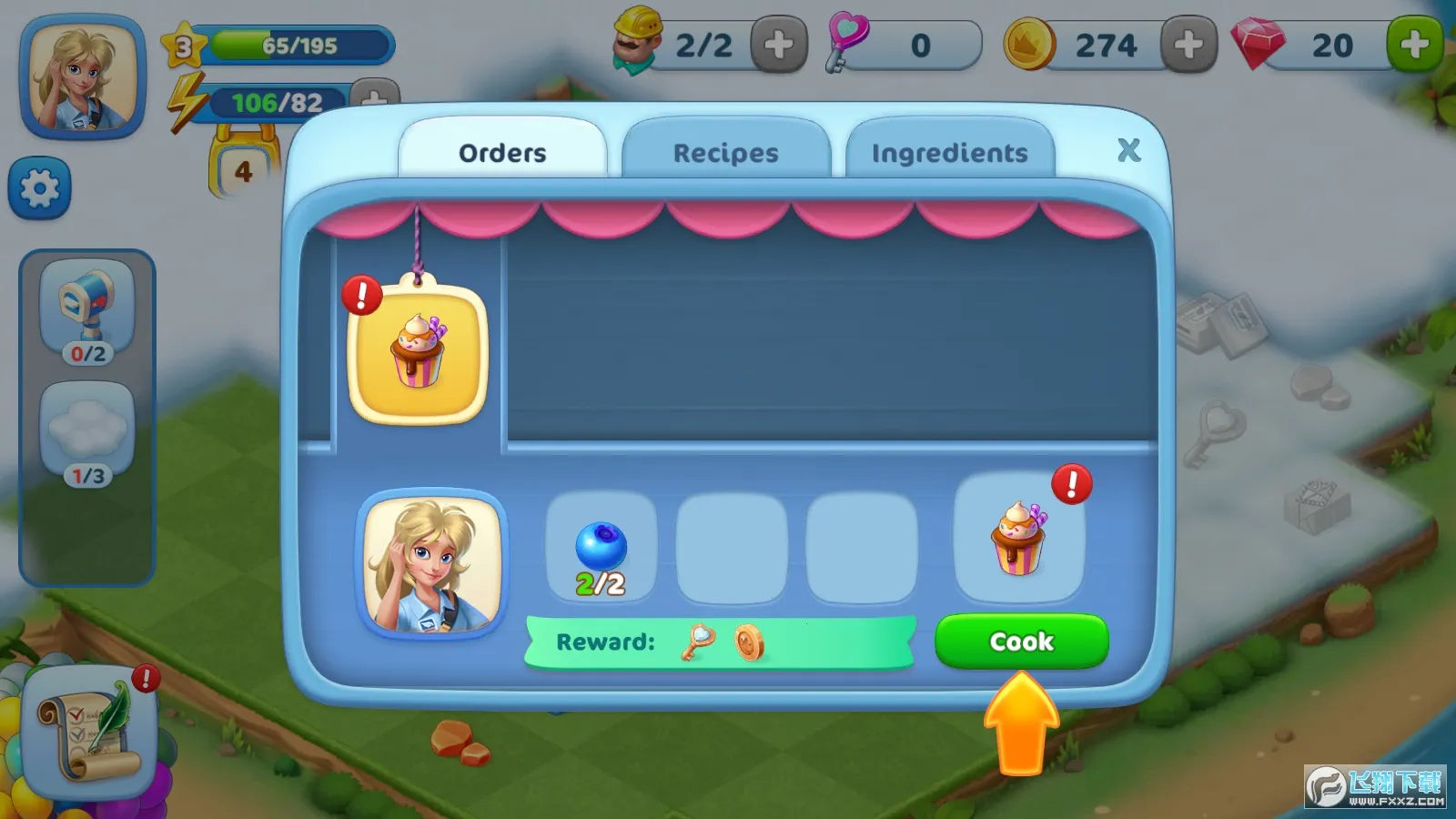This screenshot has height=819, width=1456.
Task: Open the settings gear
Action: click(38, 188)
